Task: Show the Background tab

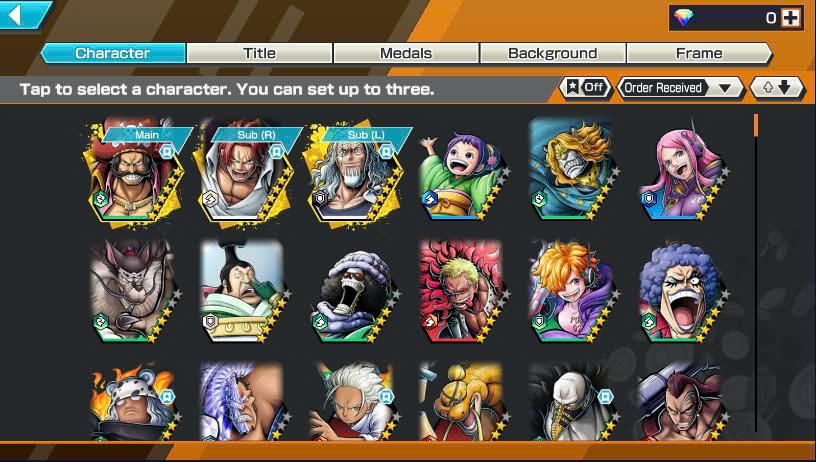Action: 552,53
